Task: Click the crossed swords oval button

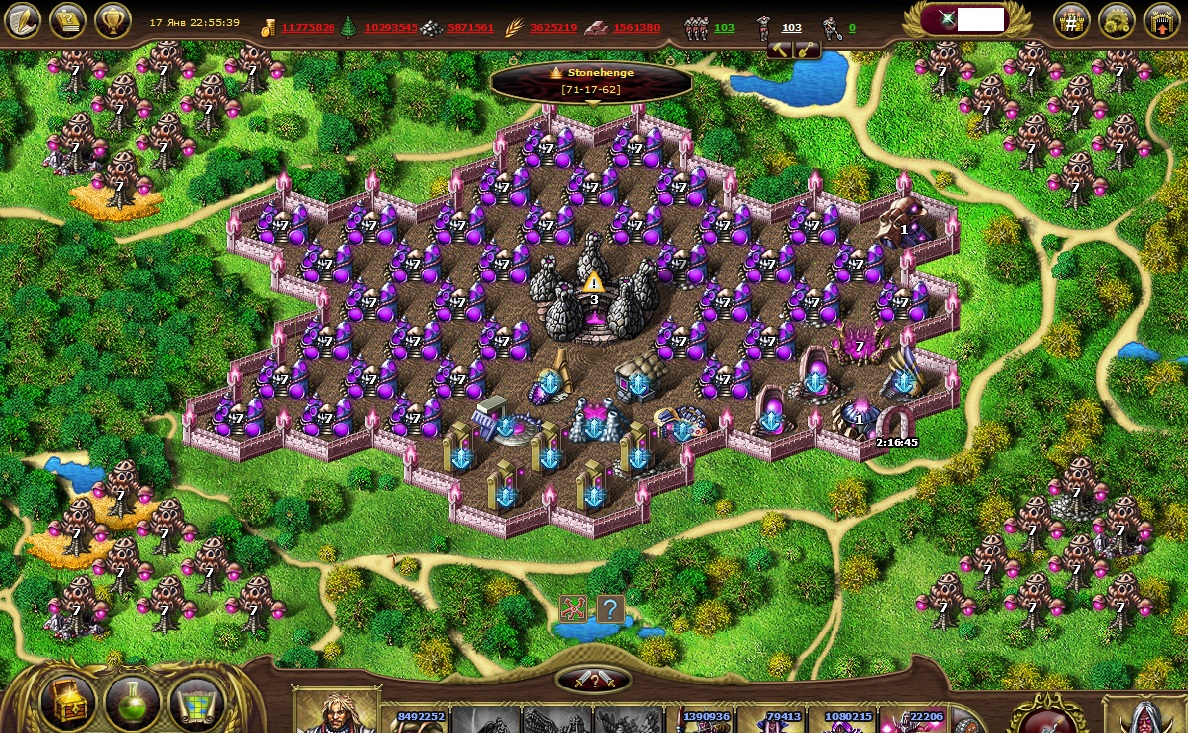Action: coord(594,681)
